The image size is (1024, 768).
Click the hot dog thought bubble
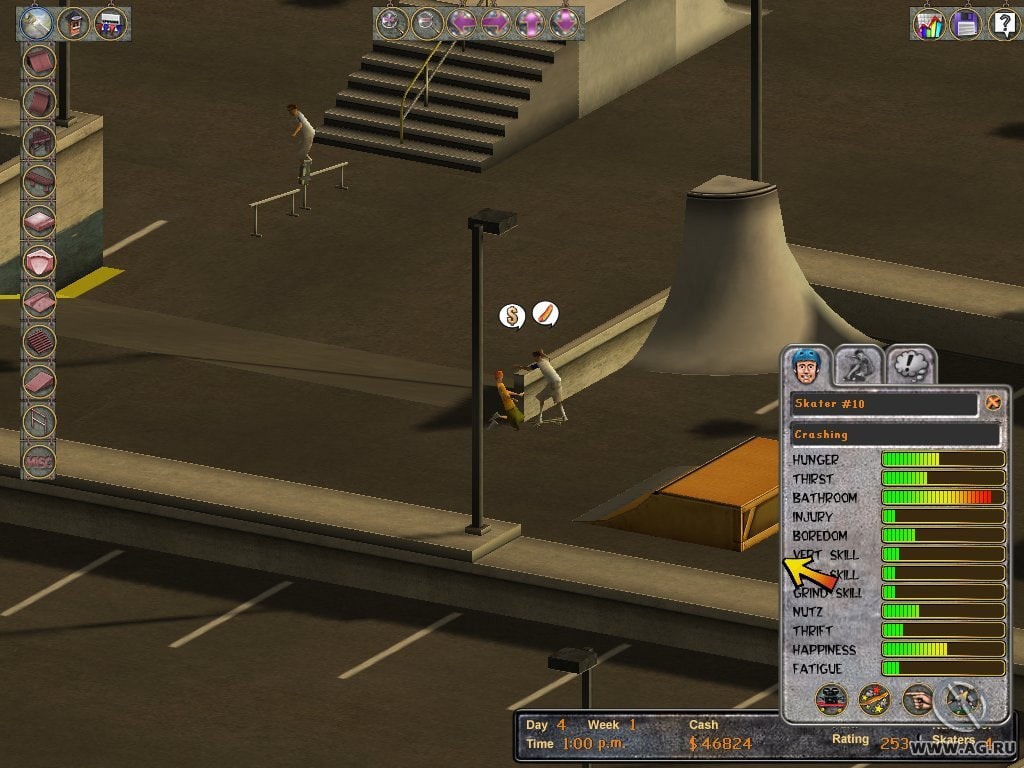545,315
